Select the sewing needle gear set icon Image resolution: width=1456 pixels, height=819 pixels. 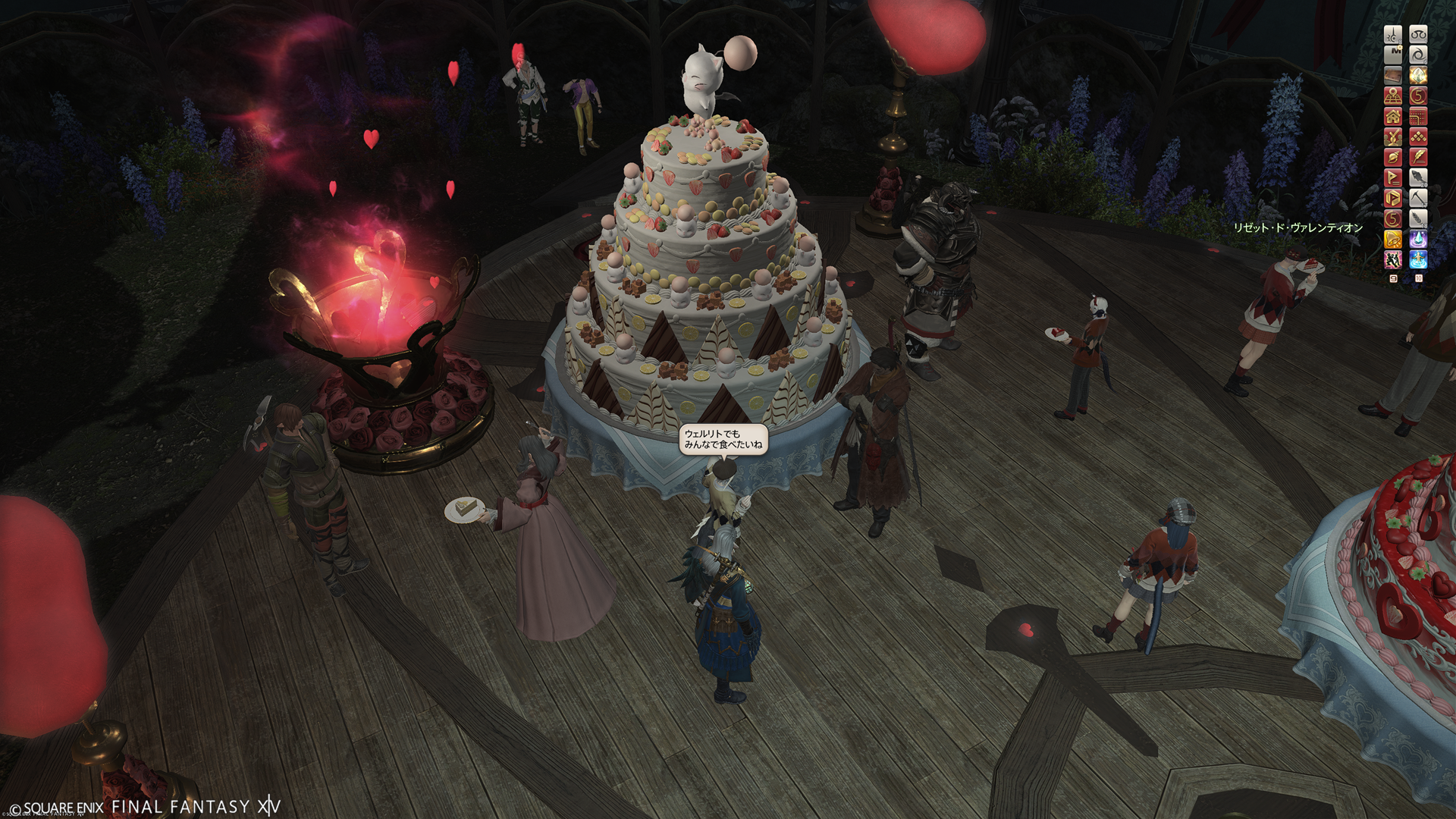click(x=1393, y=34)
